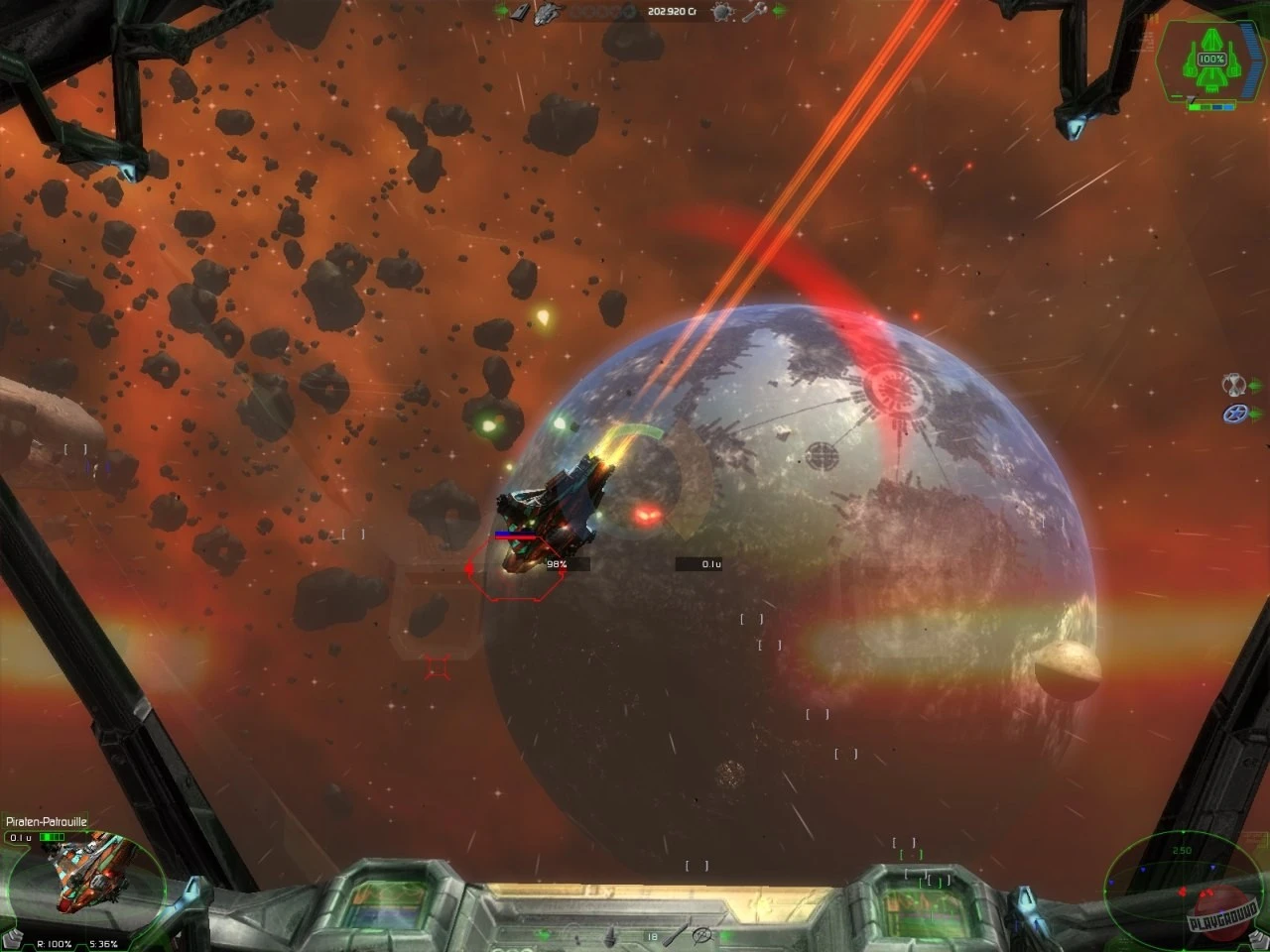Toggle the right green arrow indicator in the top bar
The height and width of the screenshot is (952, 1270).
(781, 11)
